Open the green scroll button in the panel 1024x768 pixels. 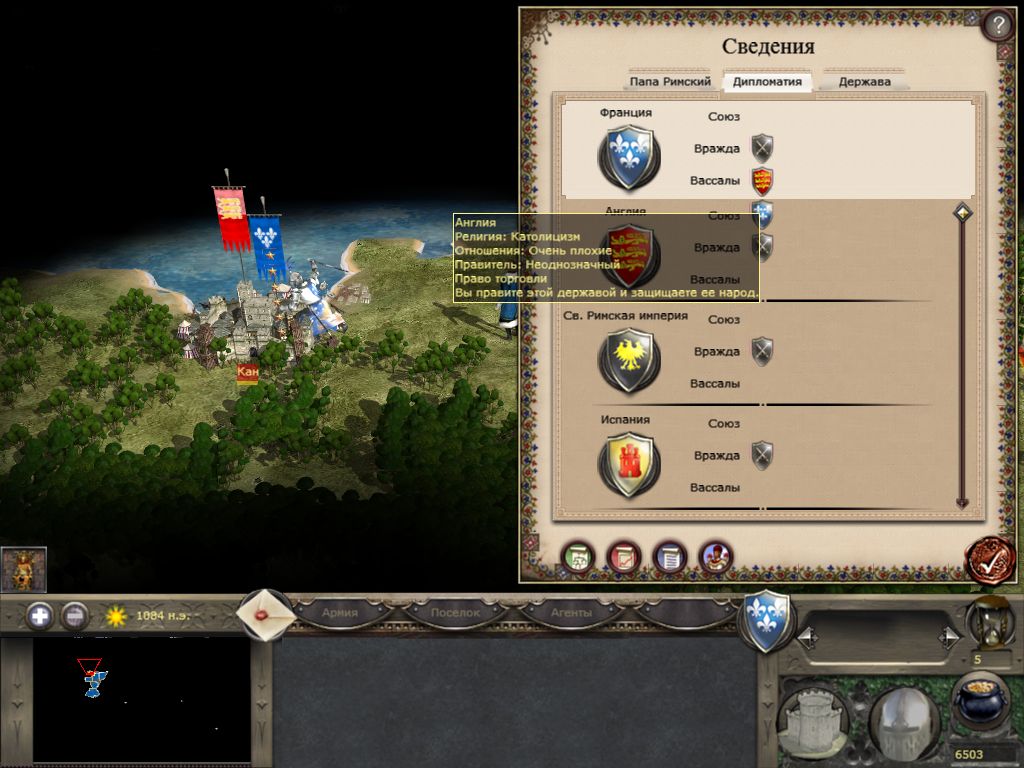click(578, 557)
